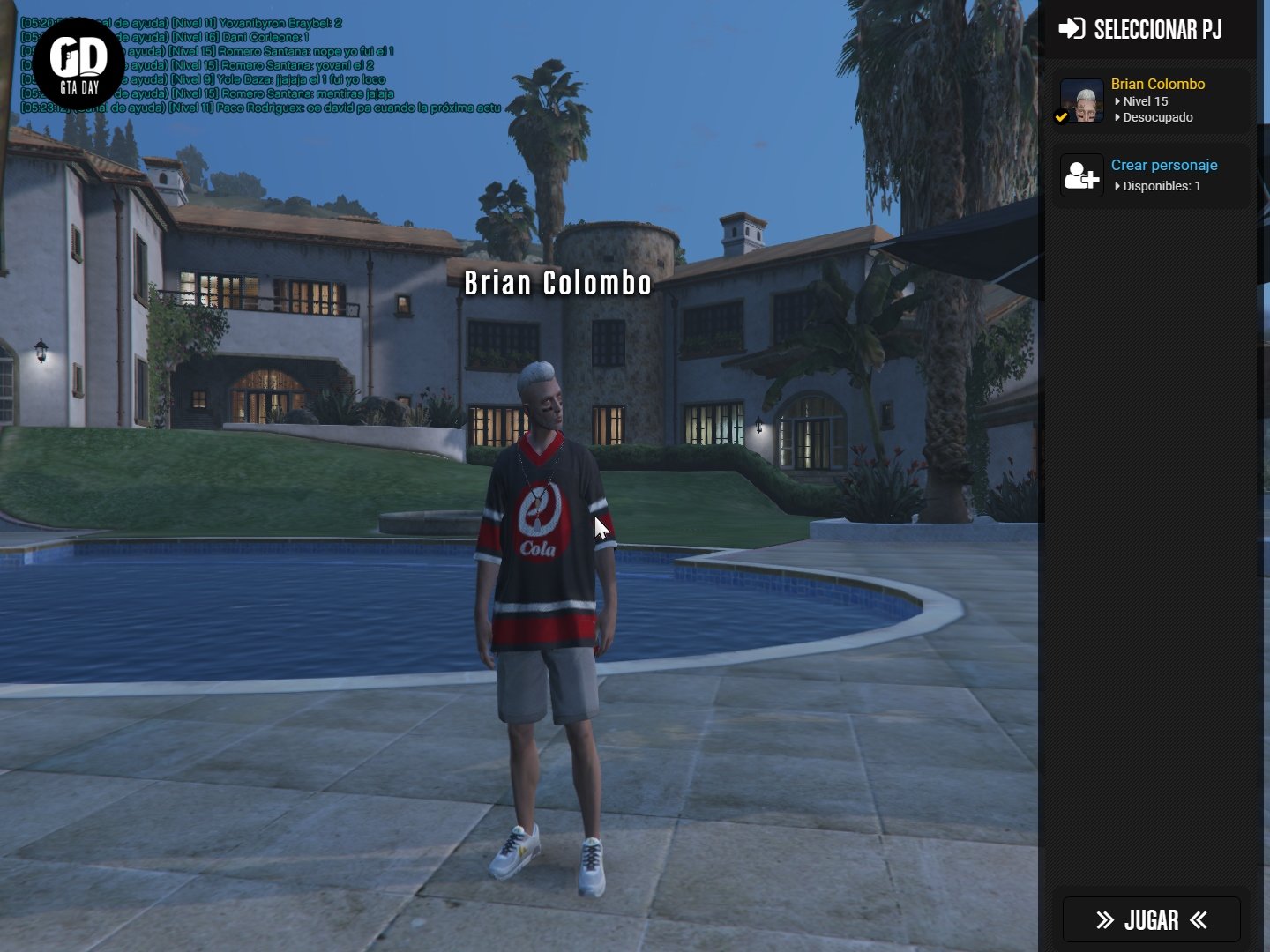Screen dimensions: 1270x952
Task: Choose Crear personaje to create a character
Action: 1163,166
